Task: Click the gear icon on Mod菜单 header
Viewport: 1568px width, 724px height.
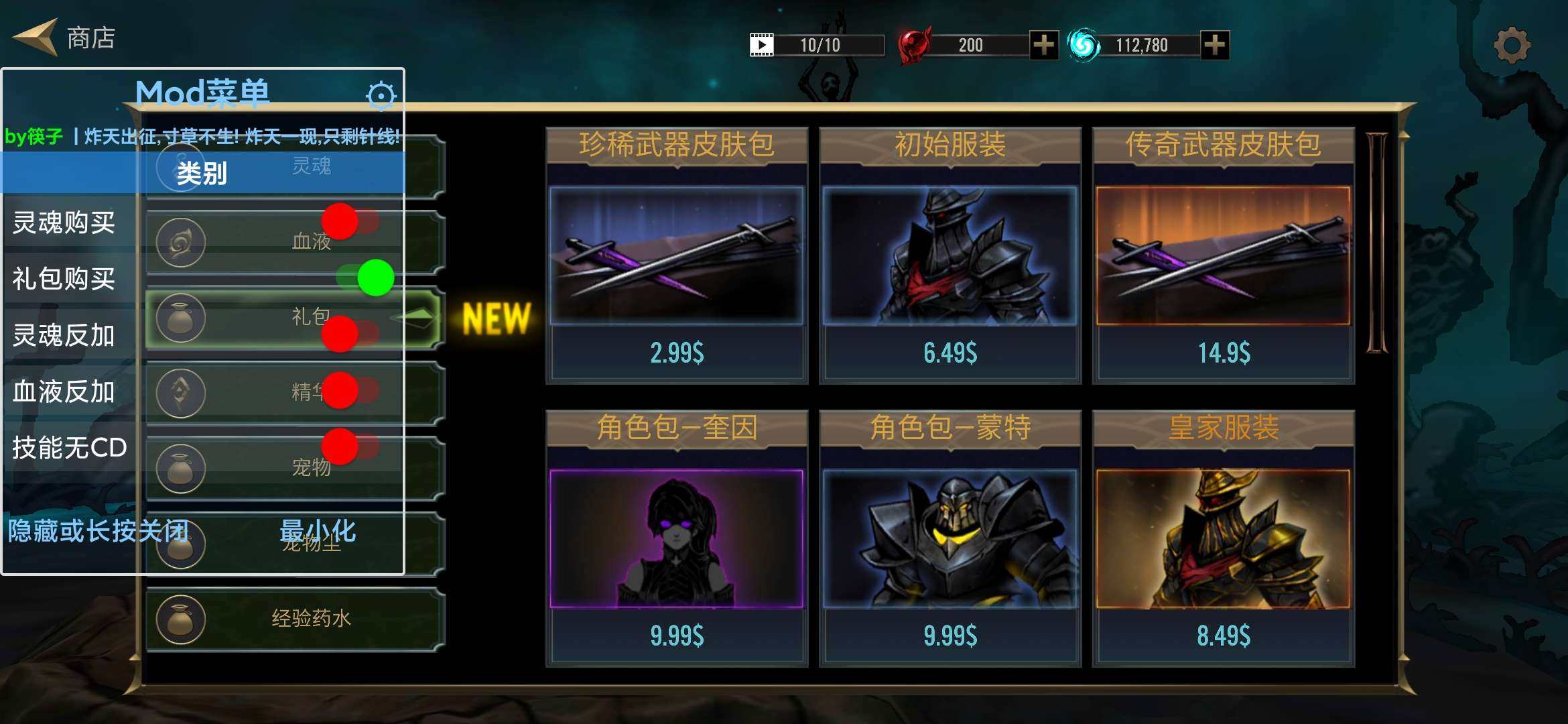Action: (380, 95)
